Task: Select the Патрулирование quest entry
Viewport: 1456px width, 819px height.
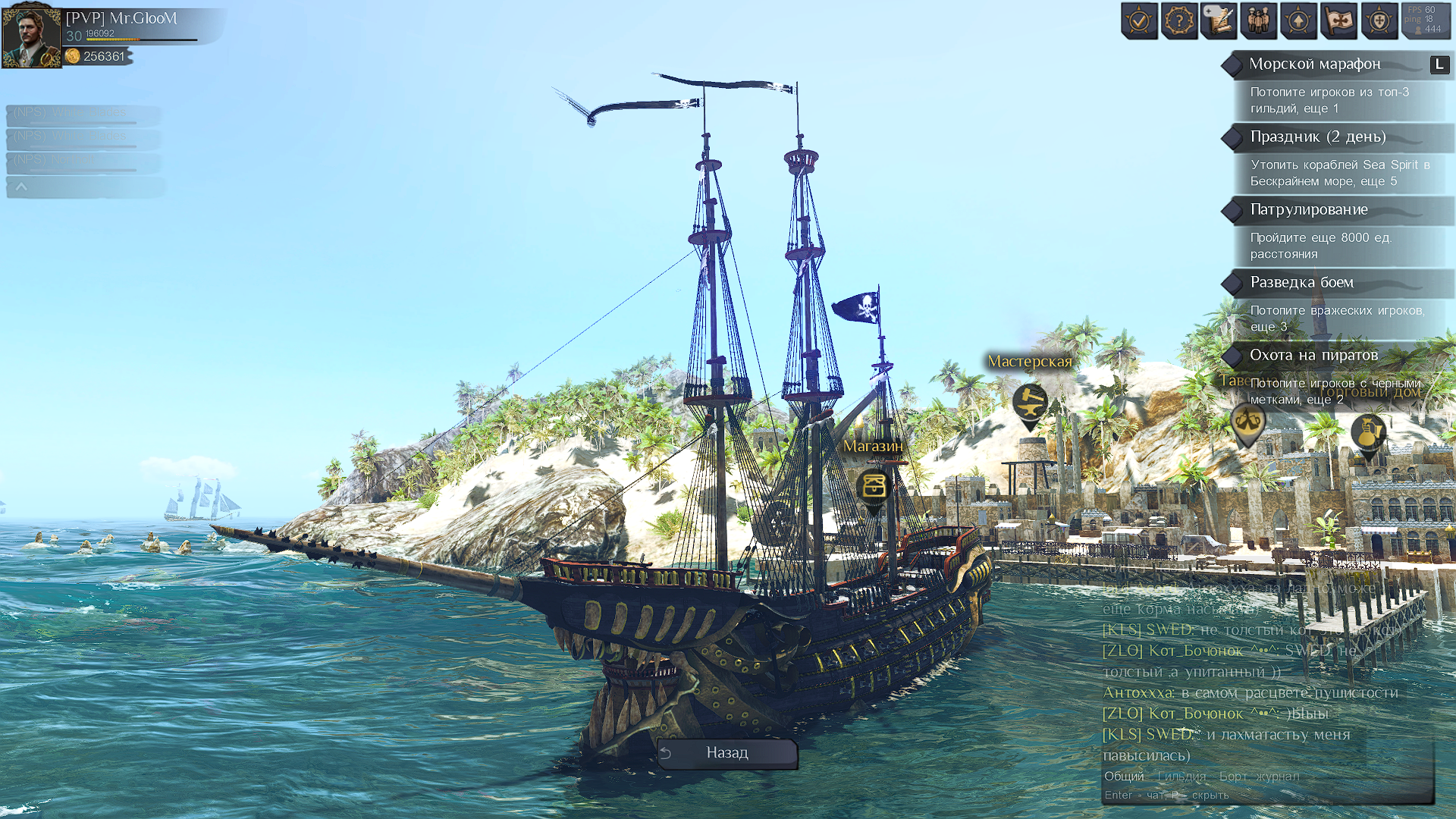Action: click(1309, 210)
